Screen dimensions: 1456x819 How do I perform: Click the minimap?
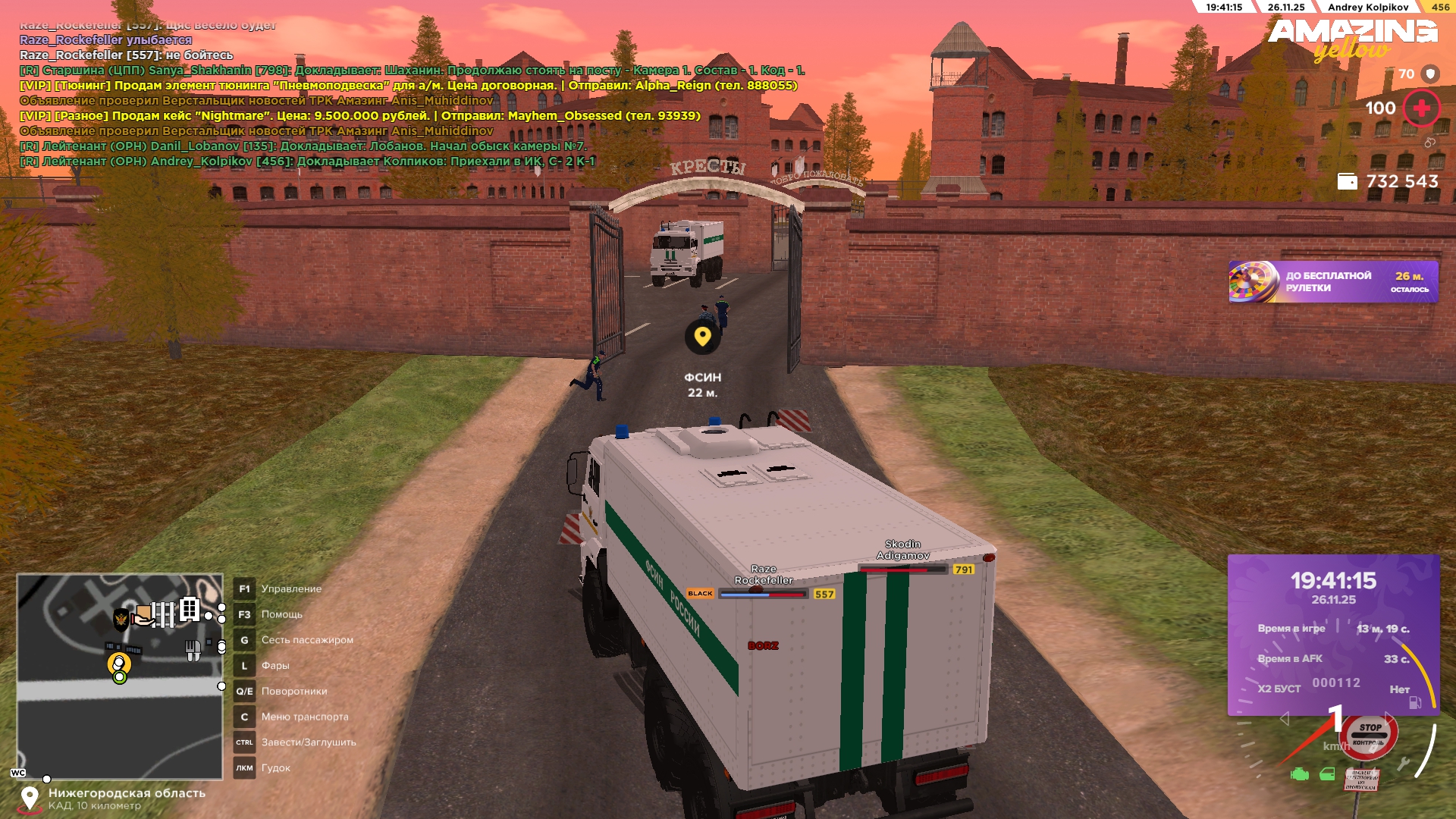(120, 675)
